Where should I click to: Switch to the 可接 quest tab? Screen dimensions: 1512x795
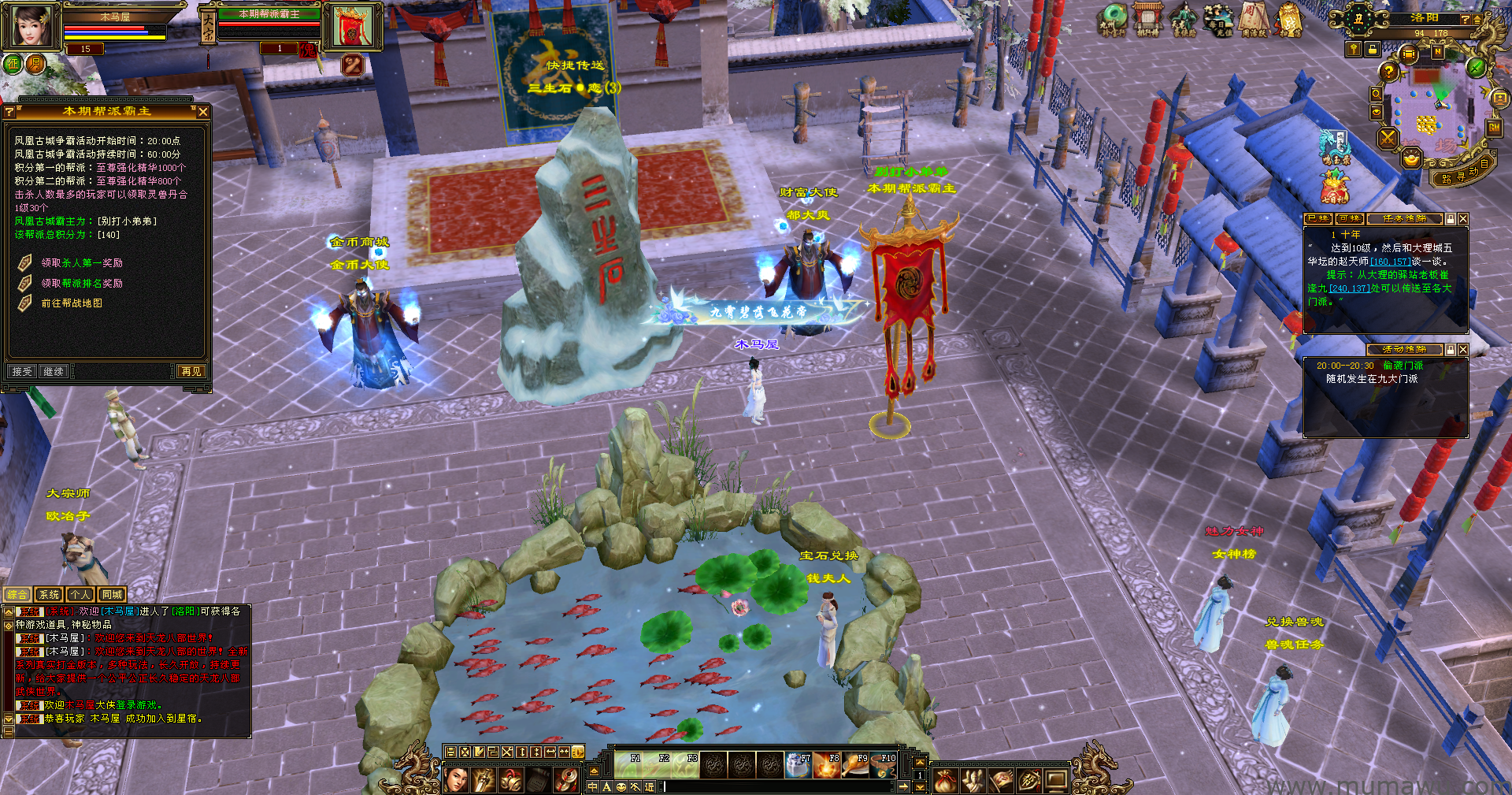tap(1350, 219)
